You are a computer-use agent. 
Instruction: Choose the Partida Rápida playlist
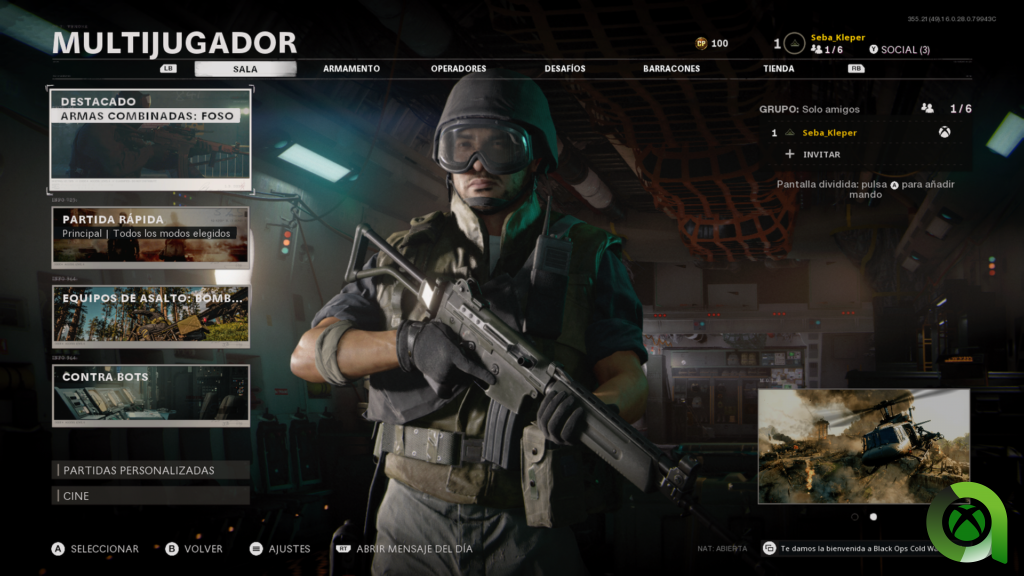pos(150,235)
